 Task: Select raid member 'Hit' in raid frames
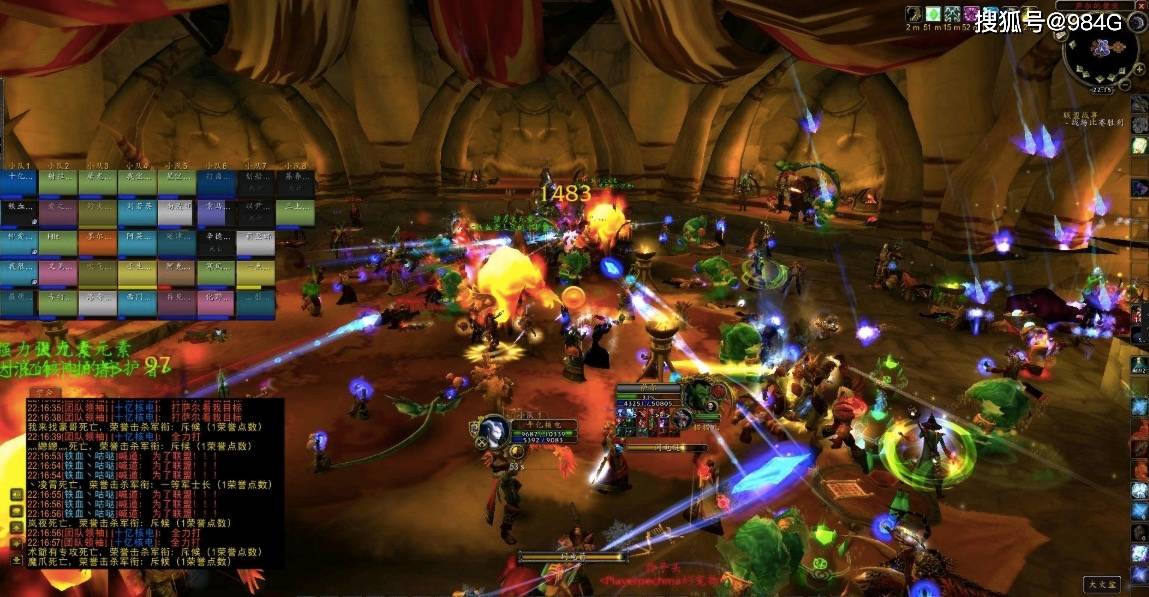(54, 239)
